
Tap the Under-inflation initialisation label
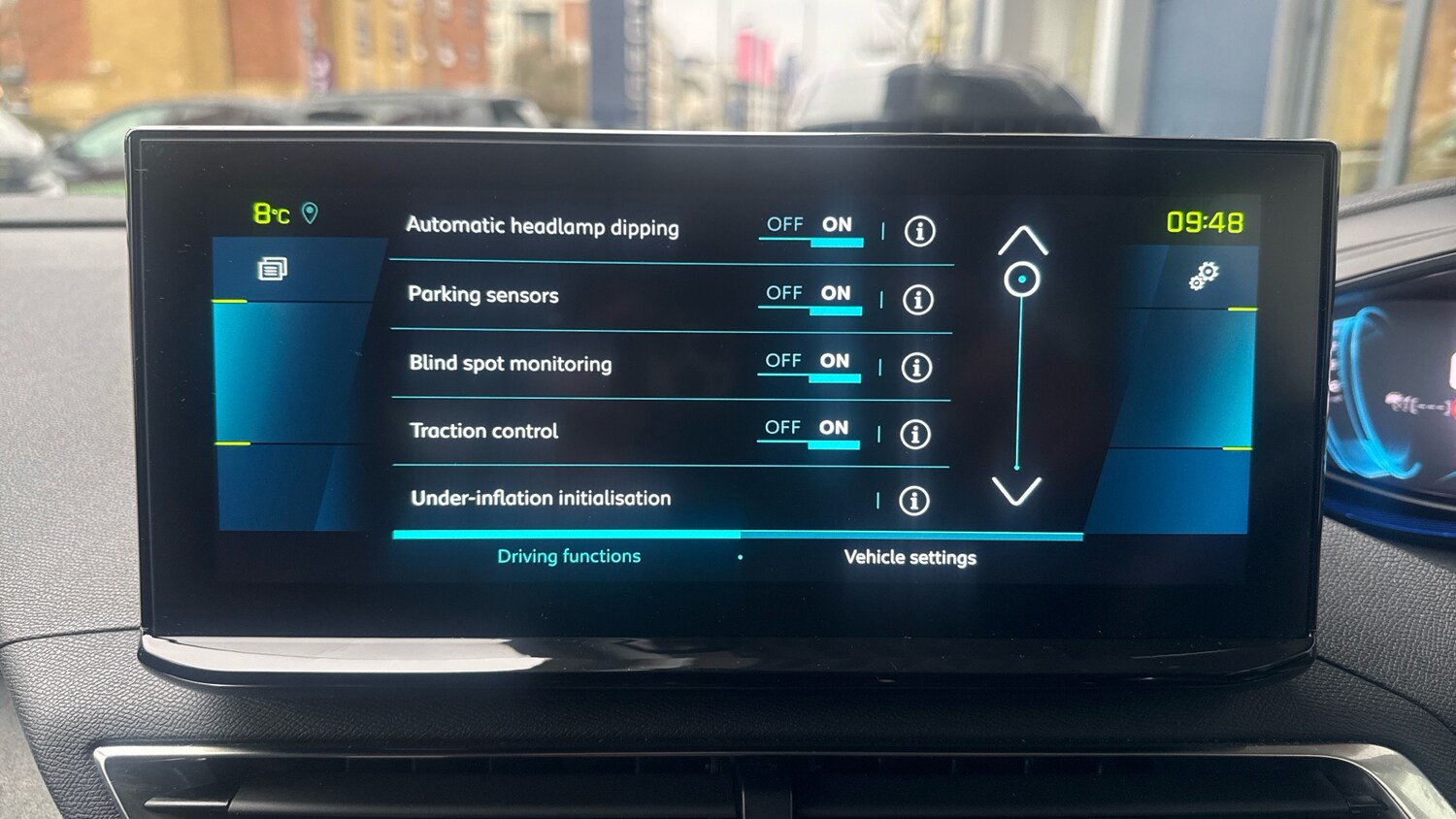(539, 498)
